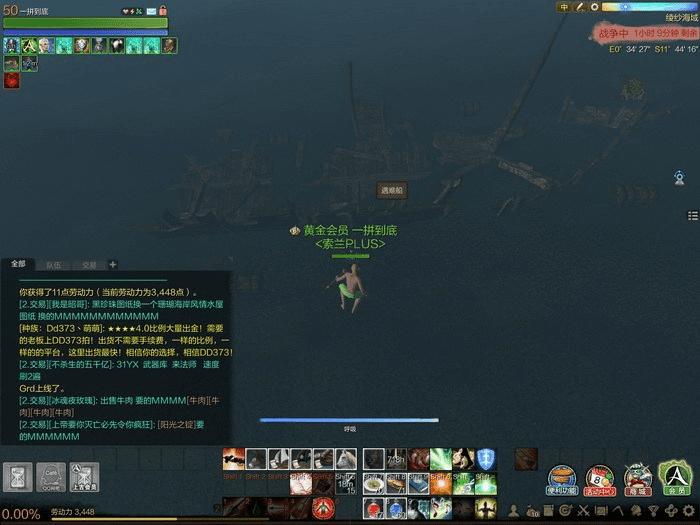Click the 中 input mode button

(x=564, y=7)
